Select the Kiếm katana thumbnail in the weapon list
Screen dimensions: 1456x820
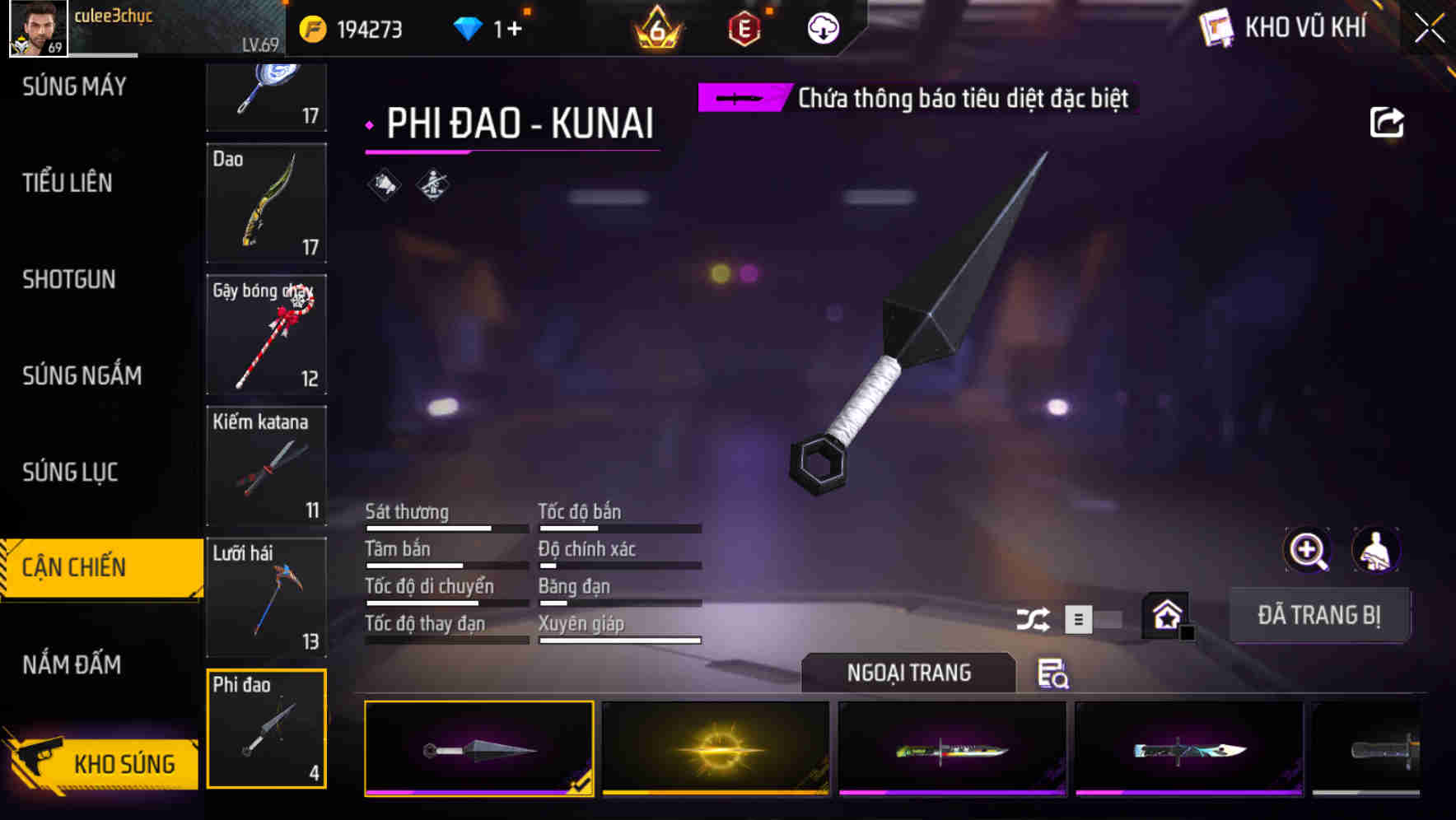tap(266, 465)
